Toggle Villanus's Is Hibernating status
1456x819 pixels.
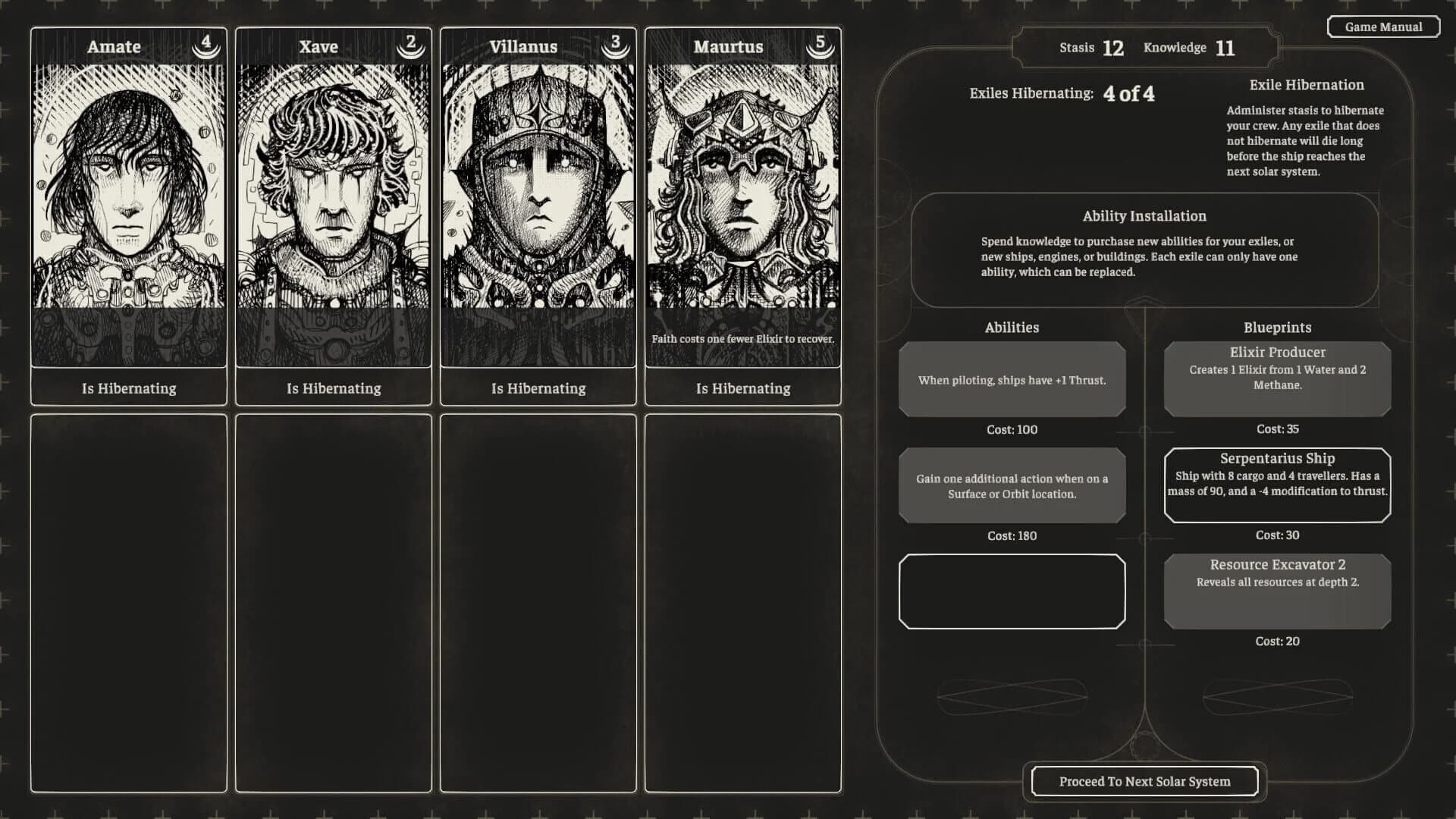point(538,388)
